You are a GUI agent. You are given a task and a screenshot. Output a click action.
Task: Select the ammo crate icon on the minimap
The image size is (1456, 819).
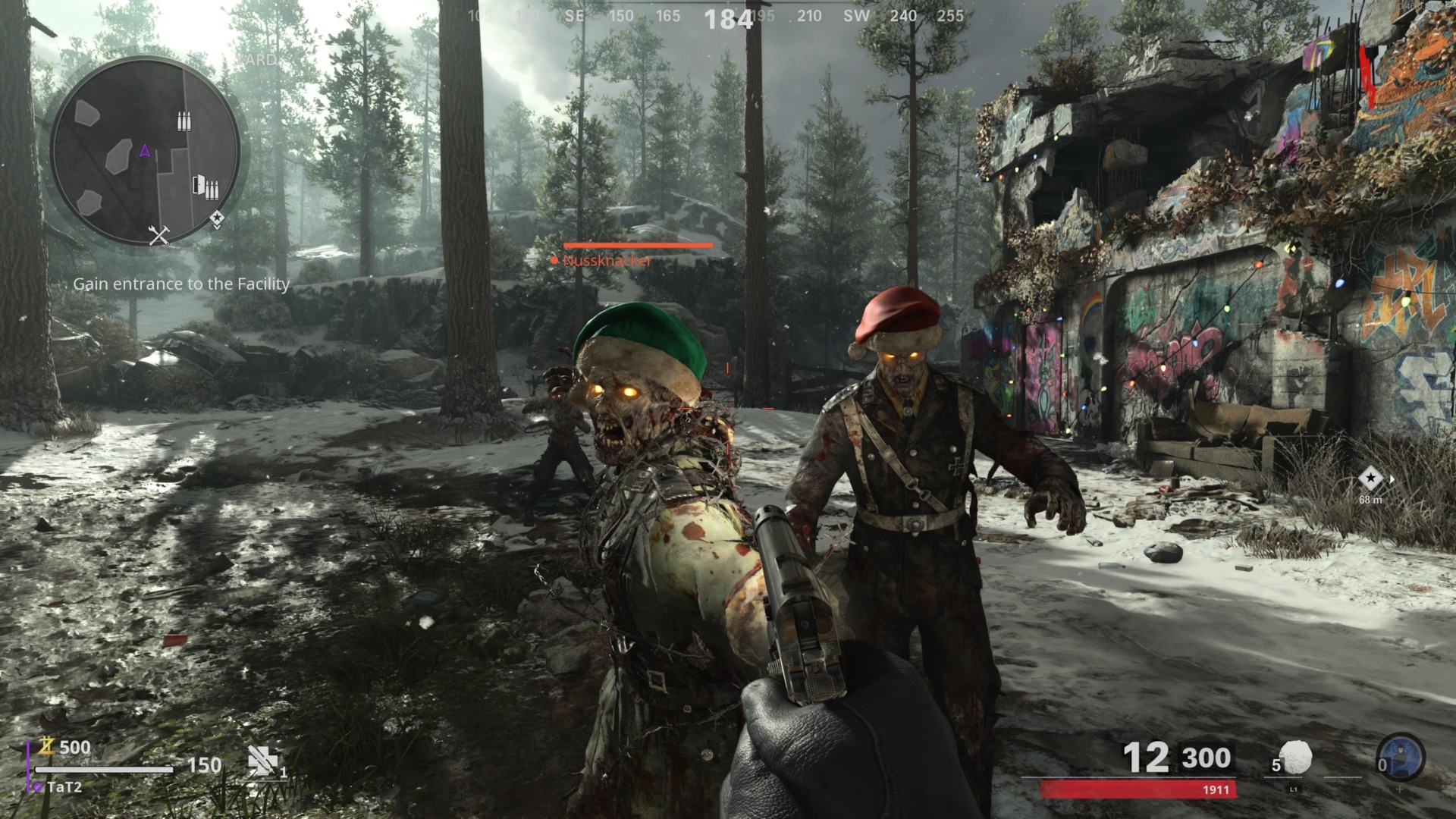(184, 121)
